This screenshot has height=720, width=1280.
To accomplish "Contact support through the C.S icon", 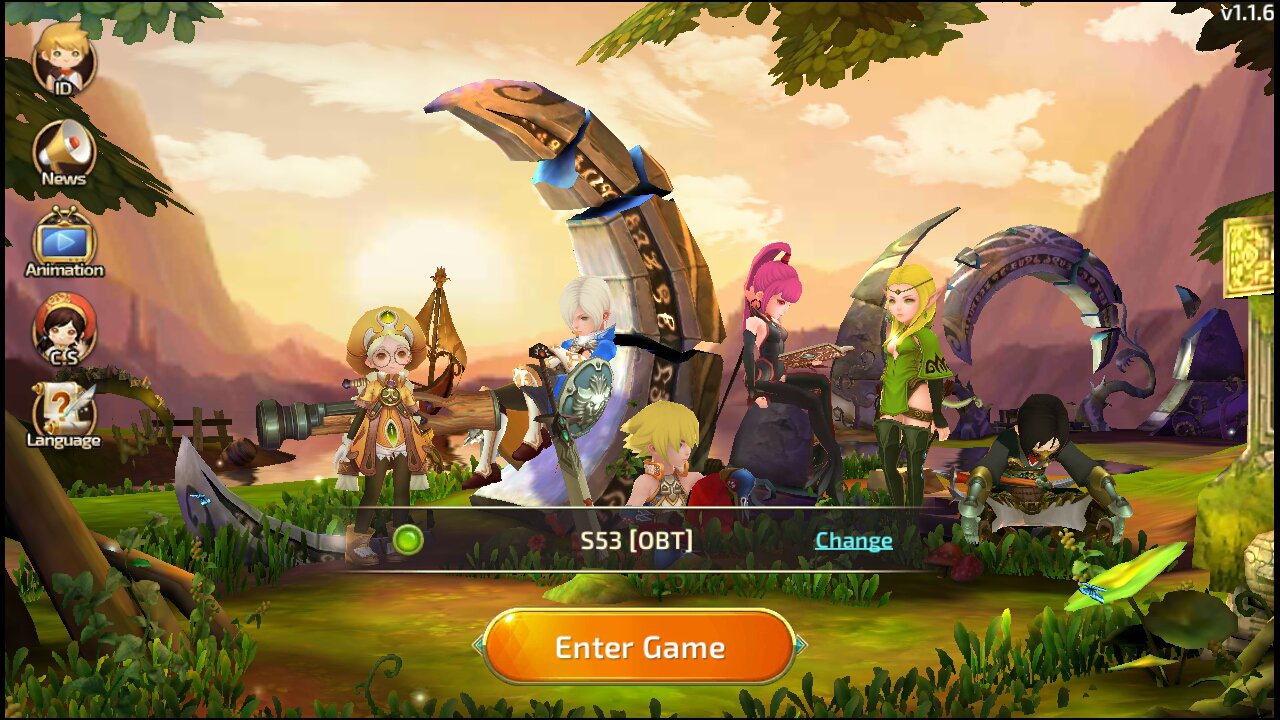I will pos(62,333).
